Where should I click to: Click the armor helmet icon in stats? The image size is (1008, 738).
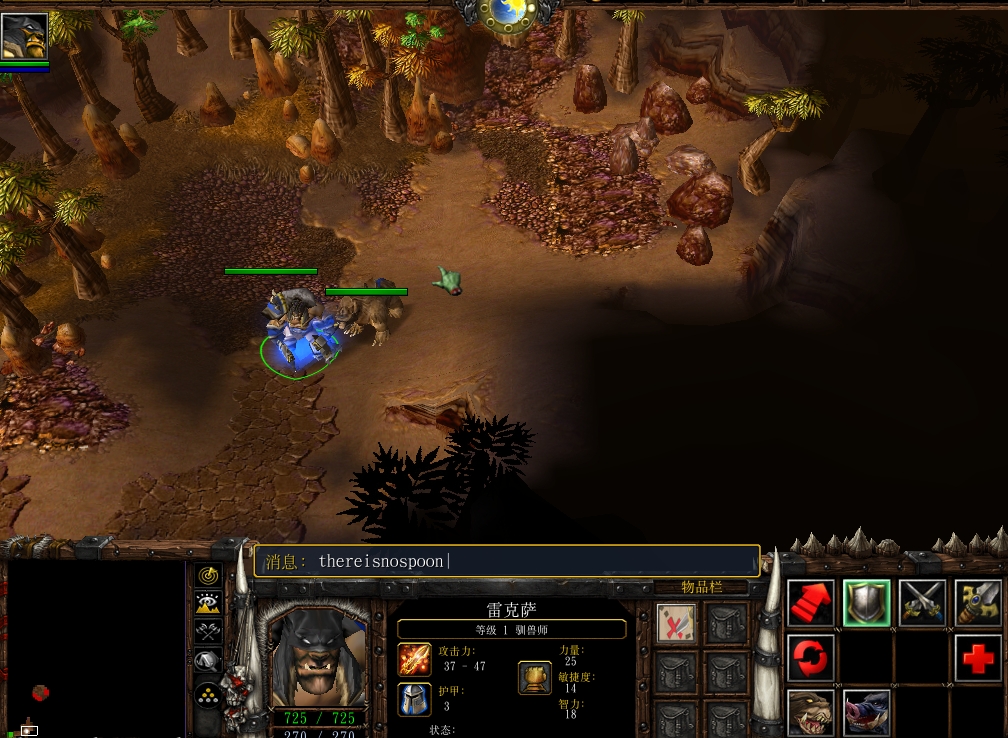[x=415, y=699]
